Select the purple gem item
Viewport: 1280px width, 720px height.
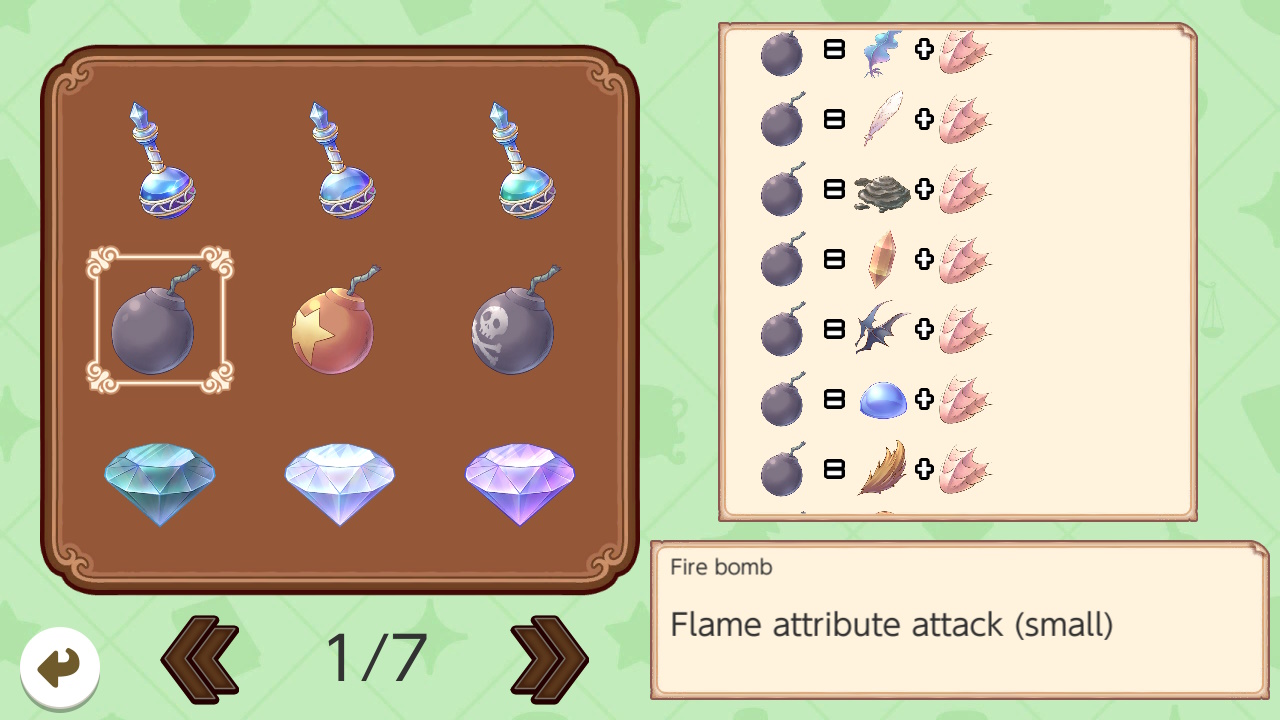519,483
